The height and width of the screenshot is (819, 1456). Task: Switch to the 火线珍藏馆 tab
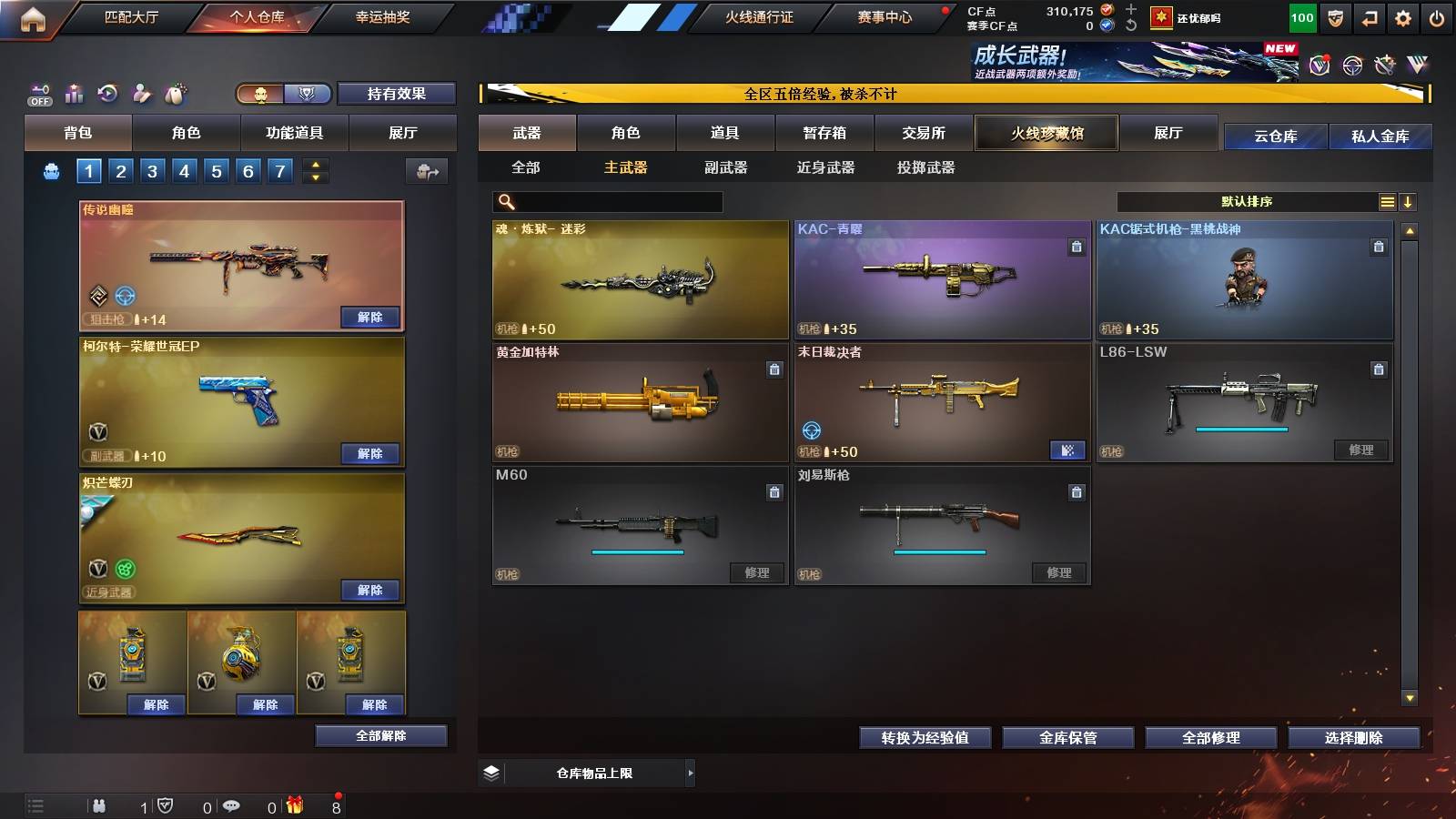pyautogui.click(x=1046, y=133)
